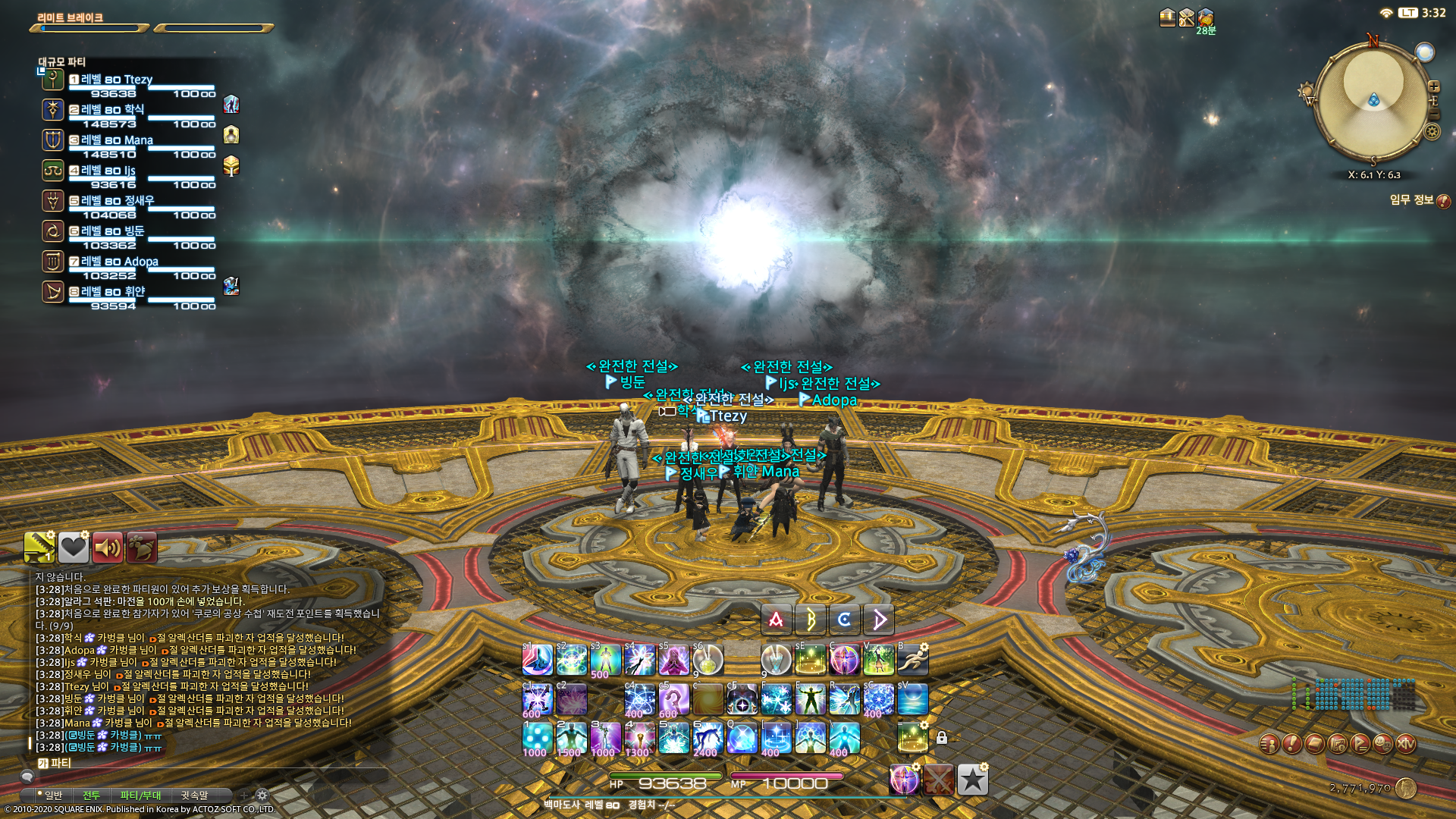1456x819 pixels.
Task: Open the chat log settings gear
Action: point(262,795)
